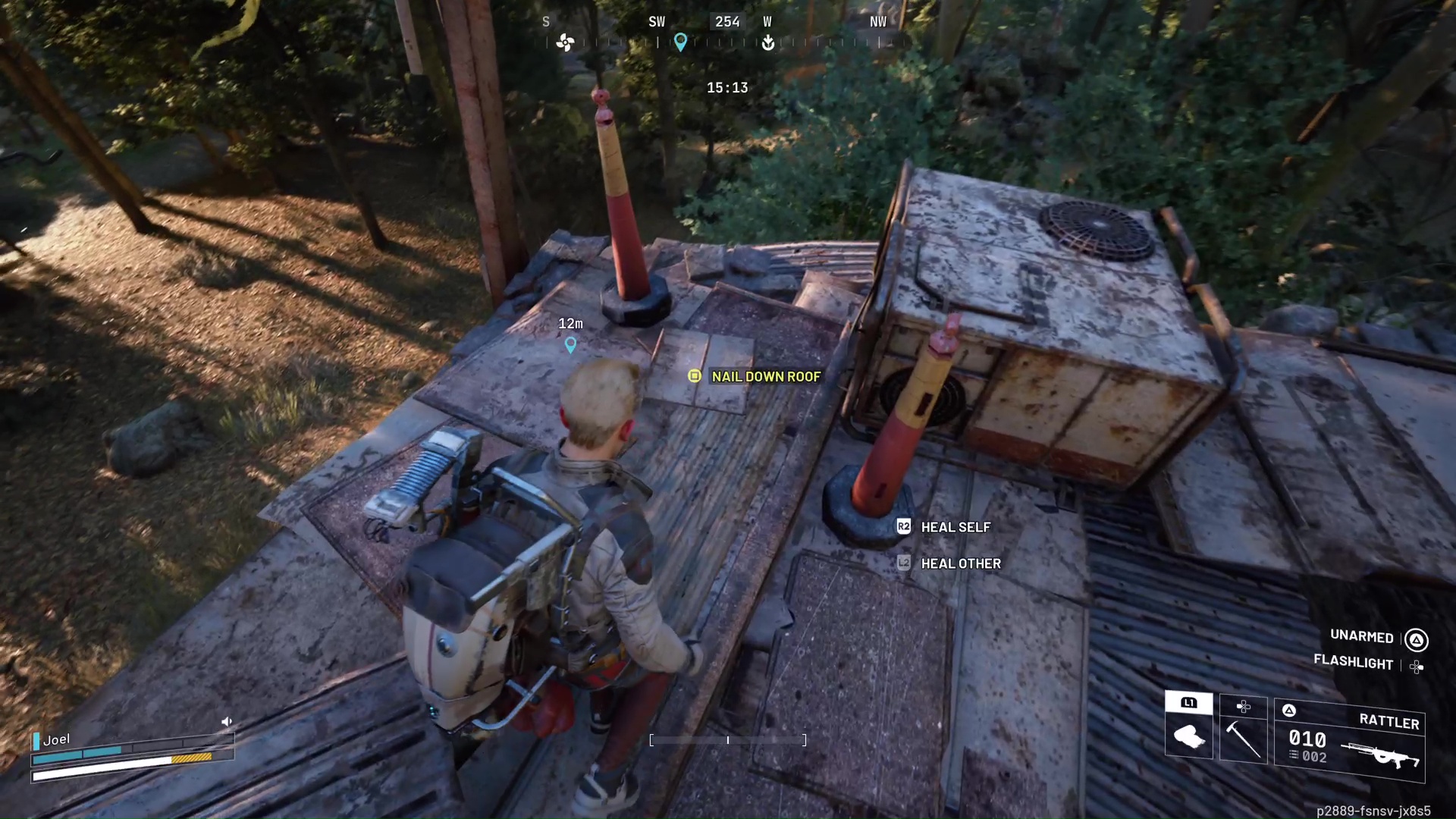
Task: Click HEAL OTHER next to L2
Action: tap(960, 563)
